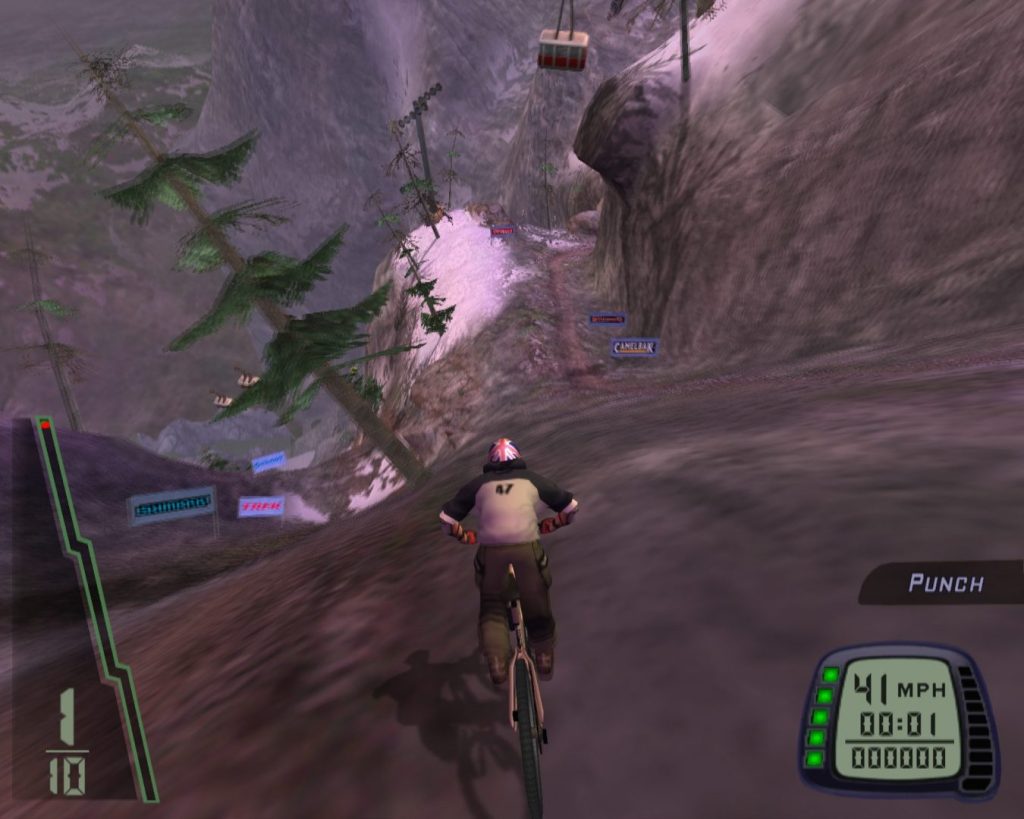Viewport: 1024px width, 819px height.
Task: Select the Punch attack indicator
Action: pyautogui.click(x=944, y=583)
